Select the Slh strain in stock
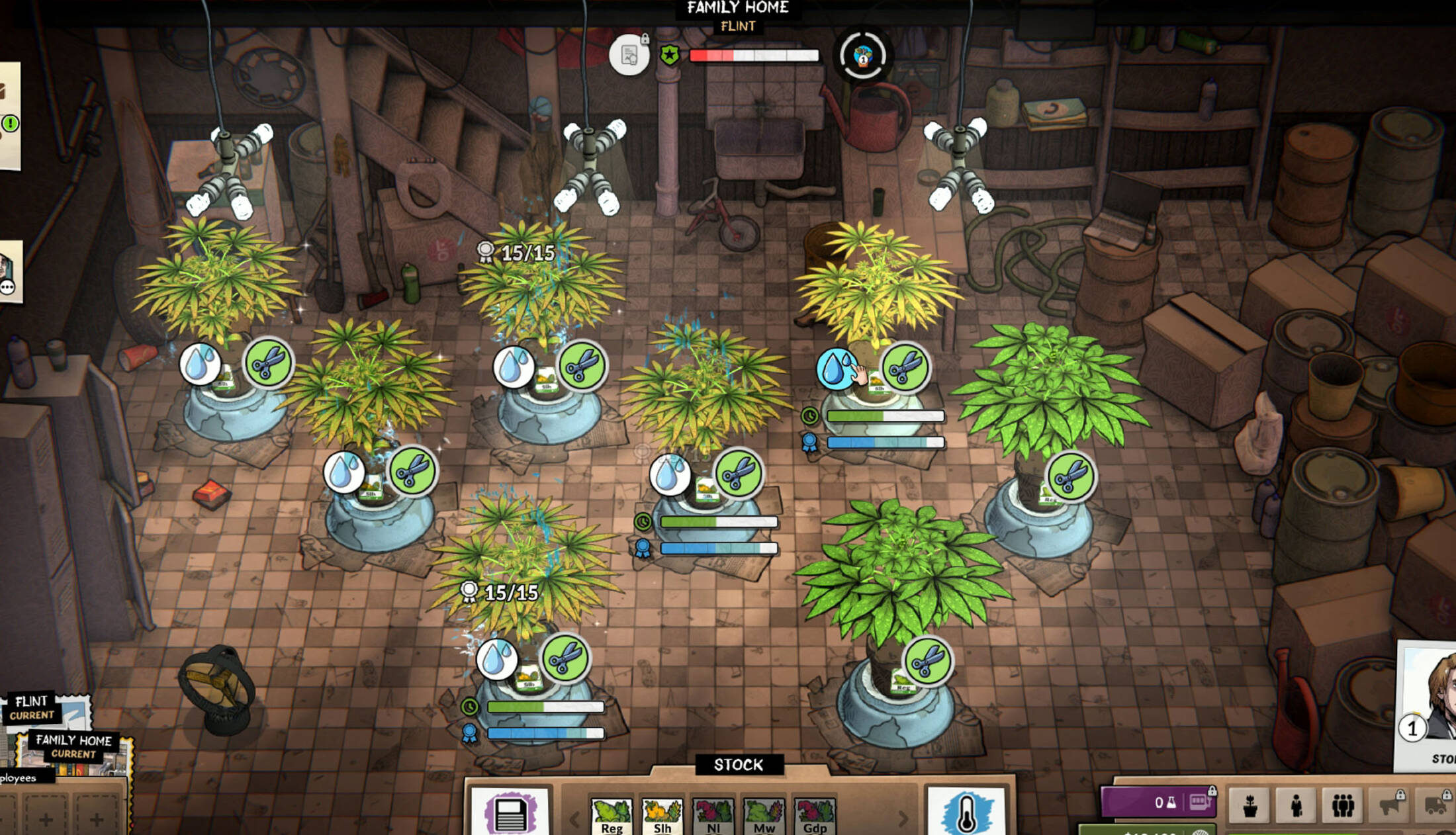 pyautogui.click(x=662, y=816)
